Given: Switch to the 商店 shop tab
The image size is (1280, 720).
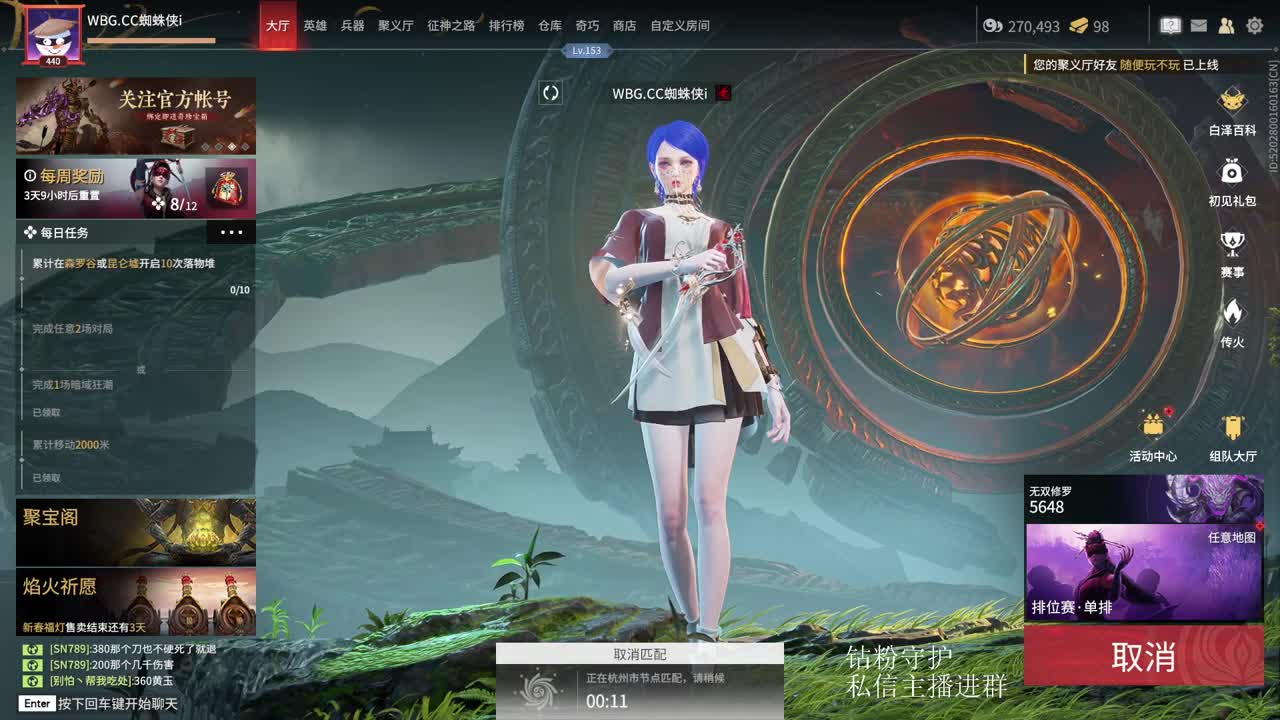Looking at the screenshot, I should coord(623,27).
